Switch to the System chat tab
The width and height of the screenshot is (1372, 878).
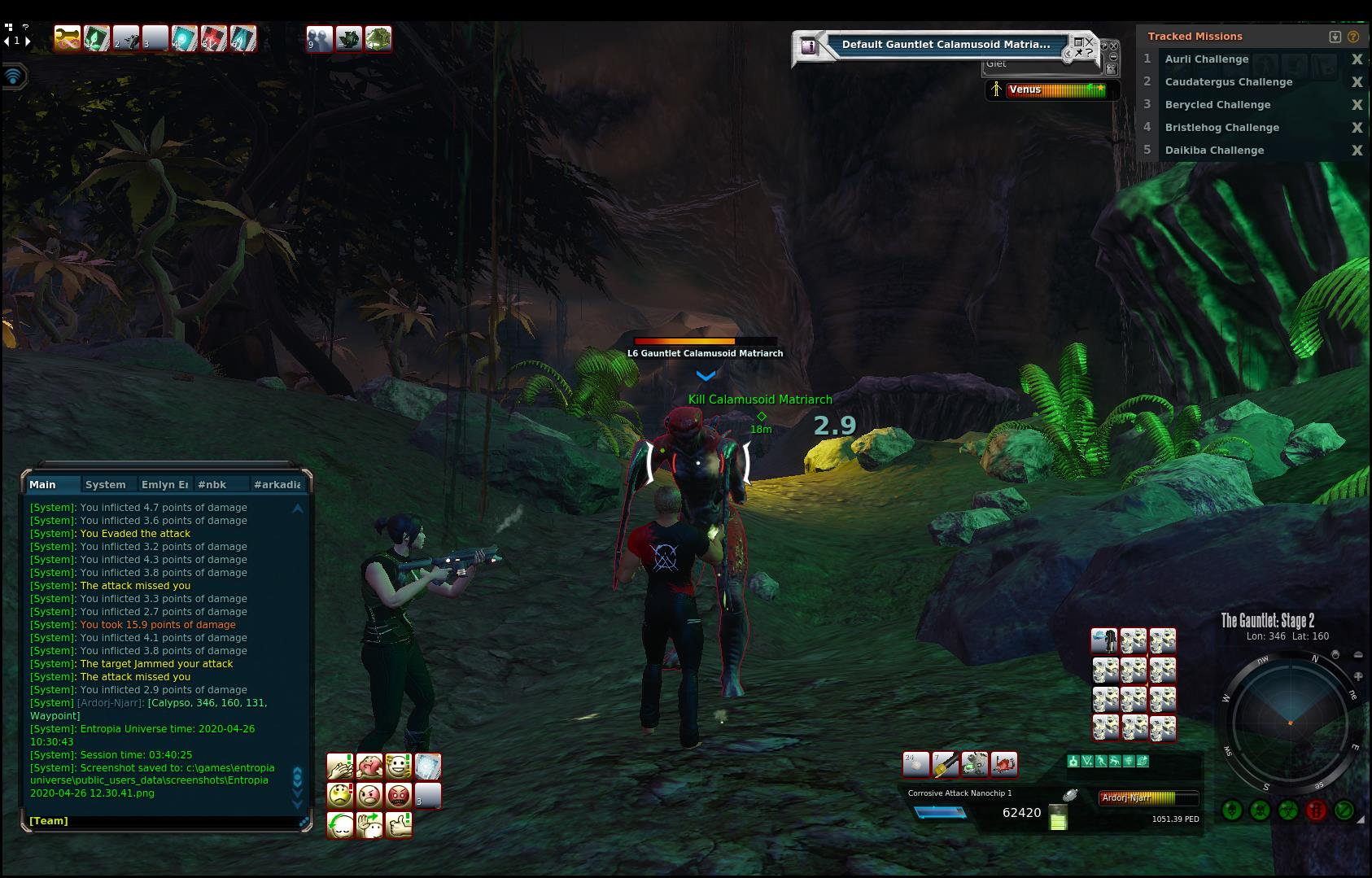coord(106,485)
